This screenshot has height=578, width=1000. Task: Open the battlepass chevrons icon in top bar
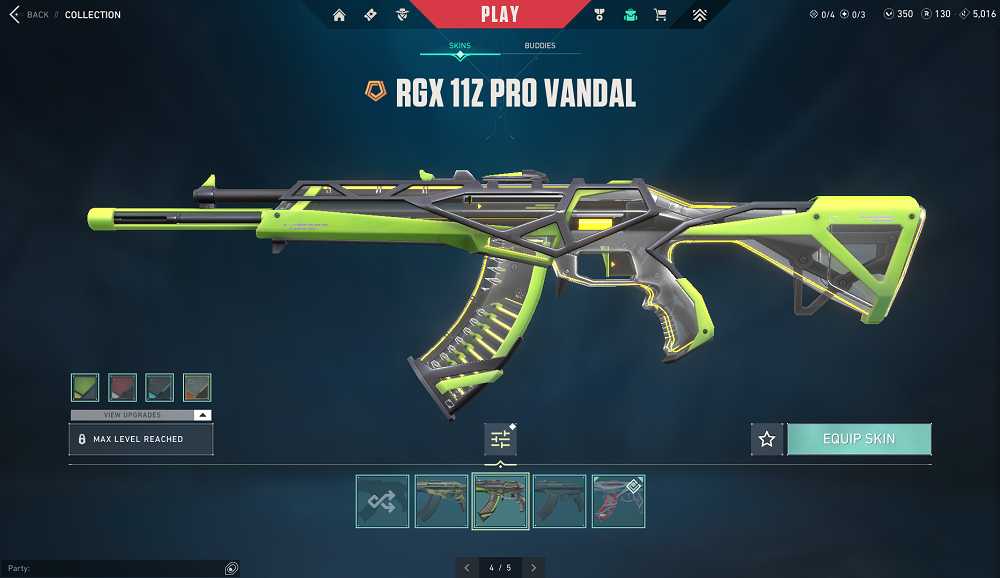coord(700,15)
